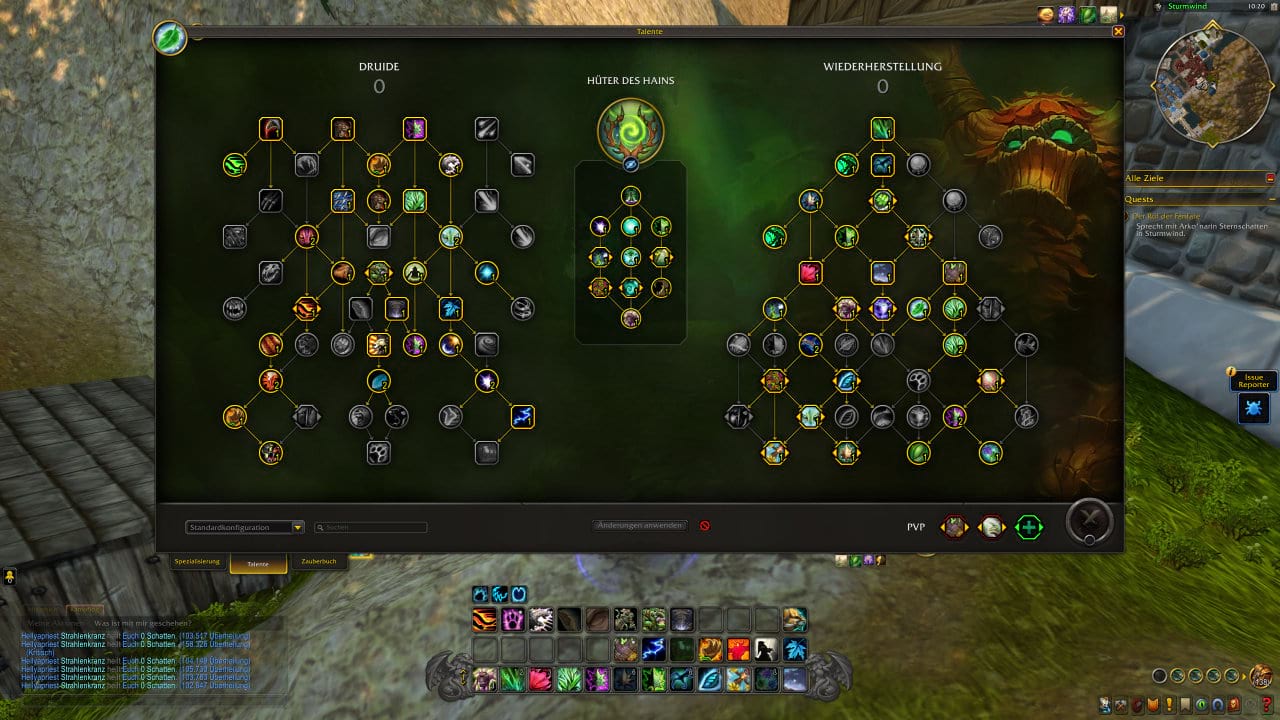Switch to the Spezialisierung tab

[197, 562]
